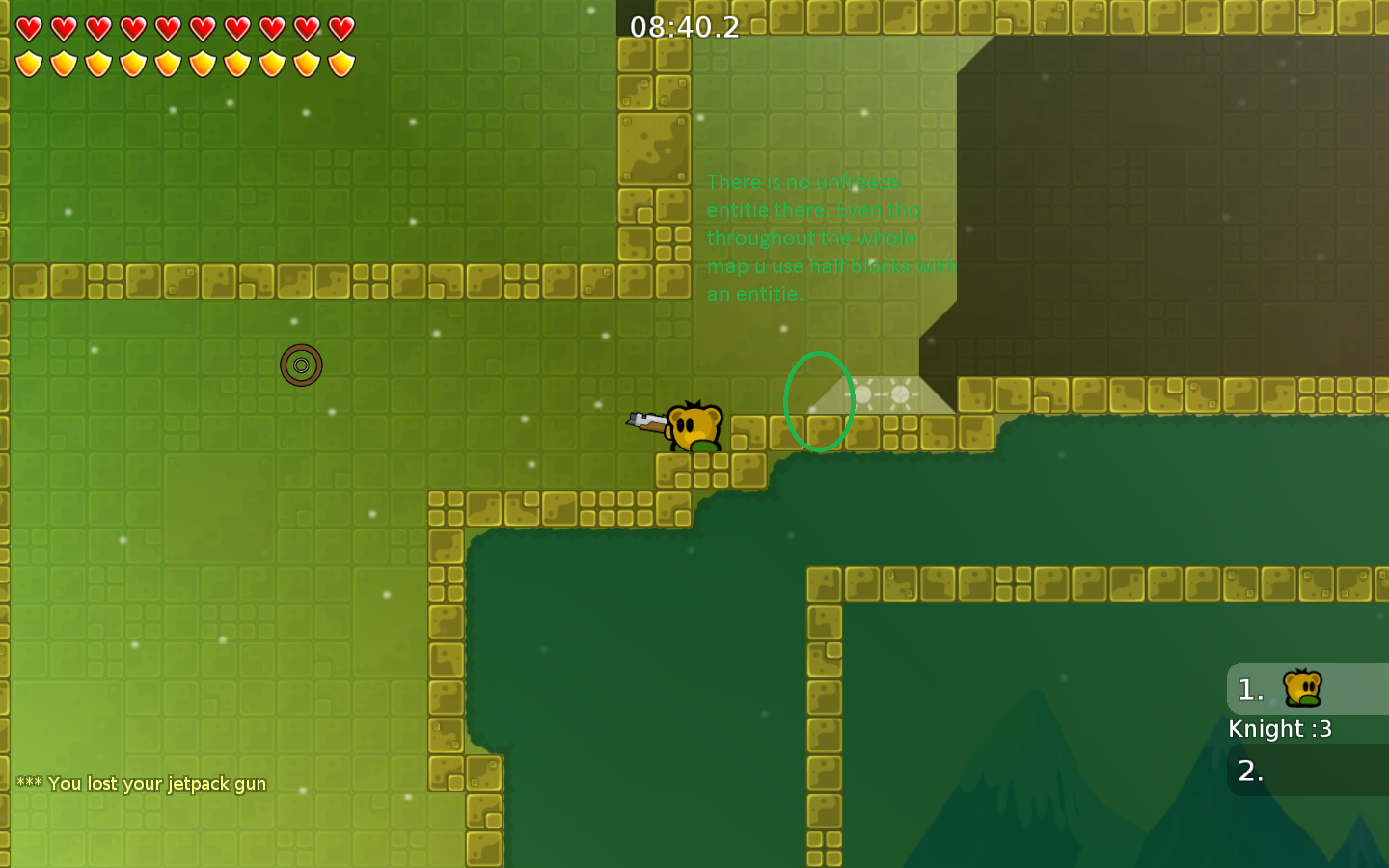Click the spinning target icon left of the player
The height and width of the screenshot is (868, 1389).
coord(302,365)
